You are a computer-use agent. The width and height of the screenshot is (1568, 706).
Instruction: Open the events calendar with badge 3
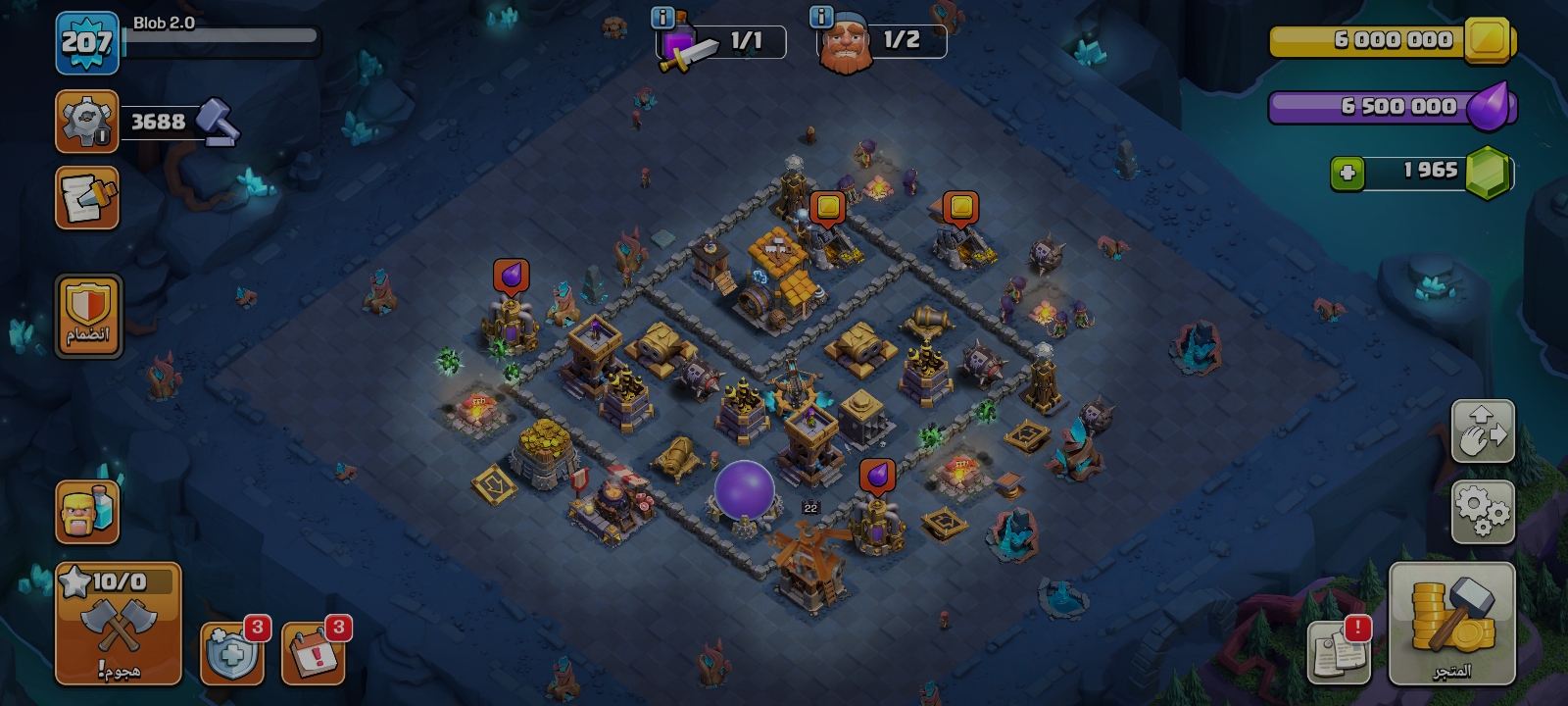tap(314, 651)
